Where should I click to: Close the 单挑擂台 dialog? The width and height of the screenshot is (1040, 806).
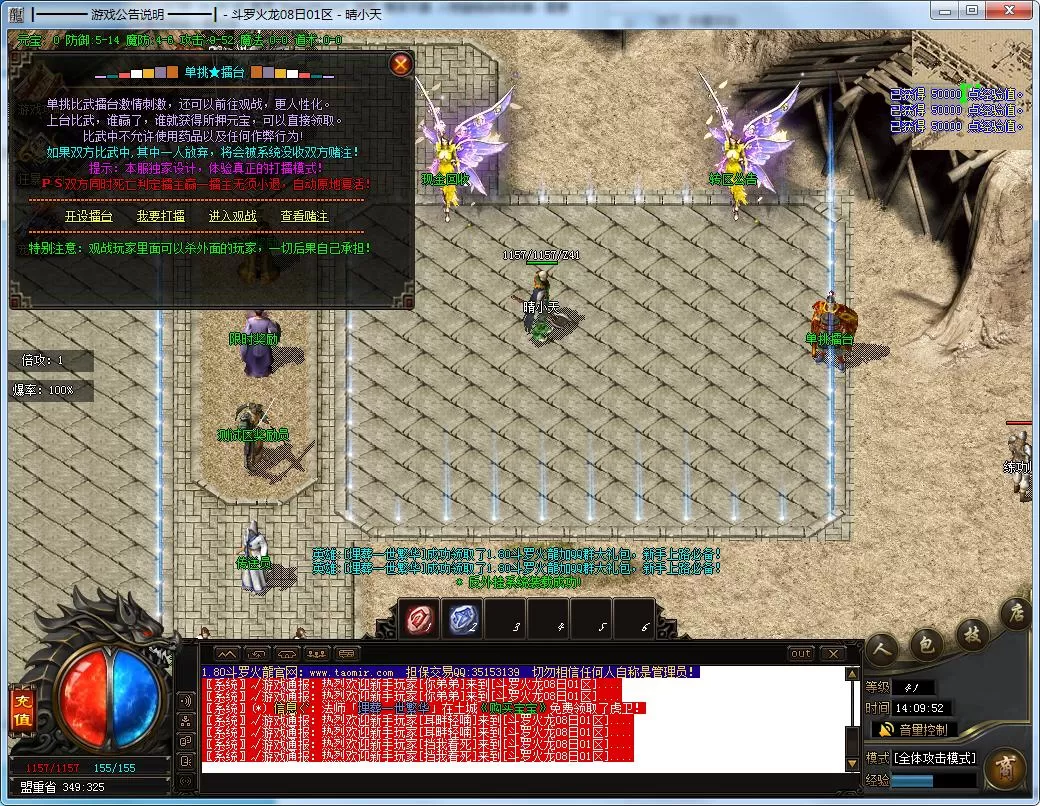tap(401, 65)
